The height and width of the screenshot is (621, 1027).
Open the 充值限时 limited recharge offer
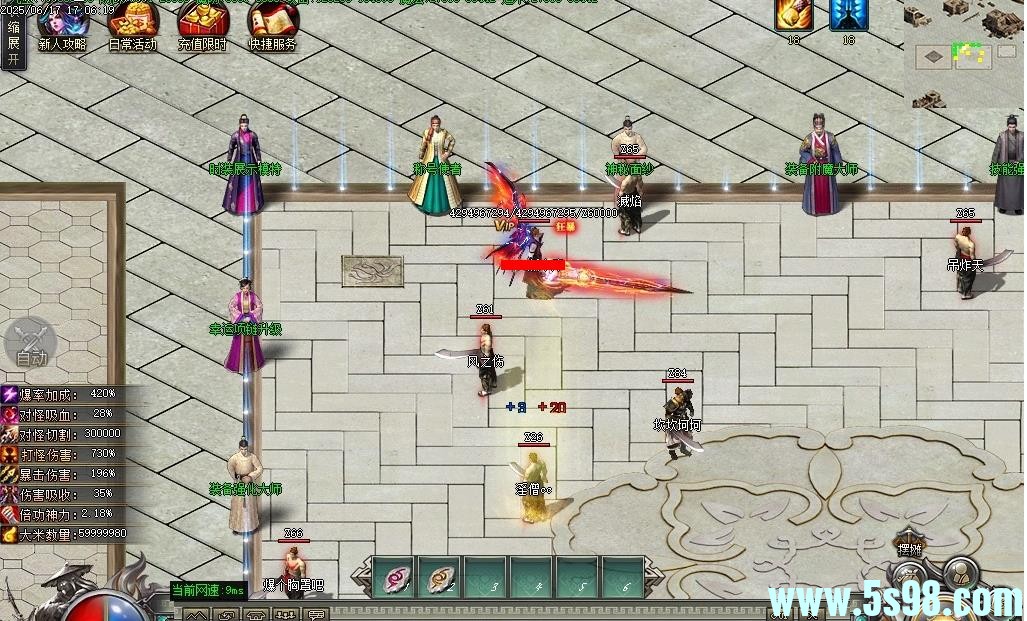[202, 24]
